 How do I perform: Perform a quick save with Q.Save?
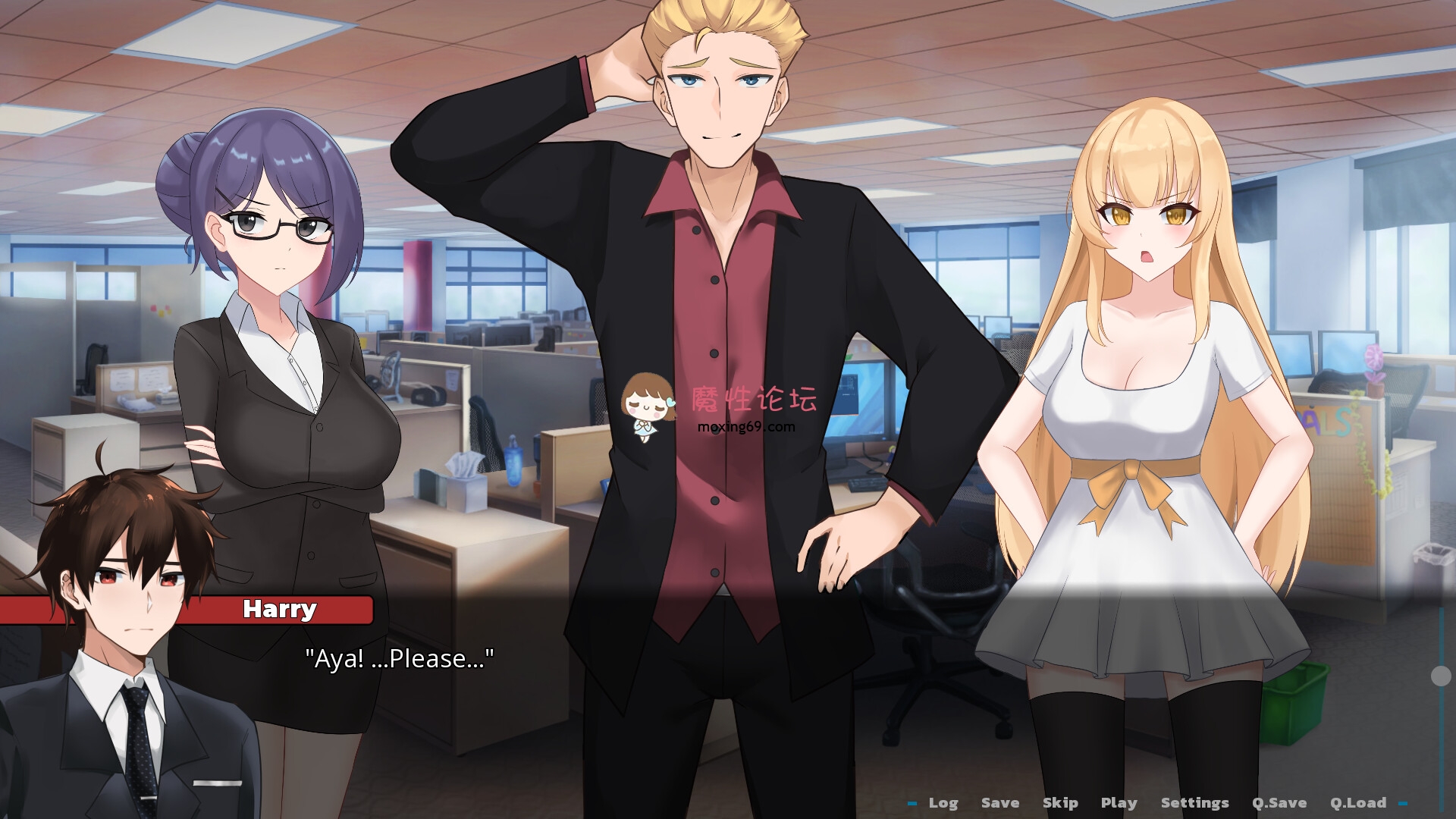click(1280, 802)
